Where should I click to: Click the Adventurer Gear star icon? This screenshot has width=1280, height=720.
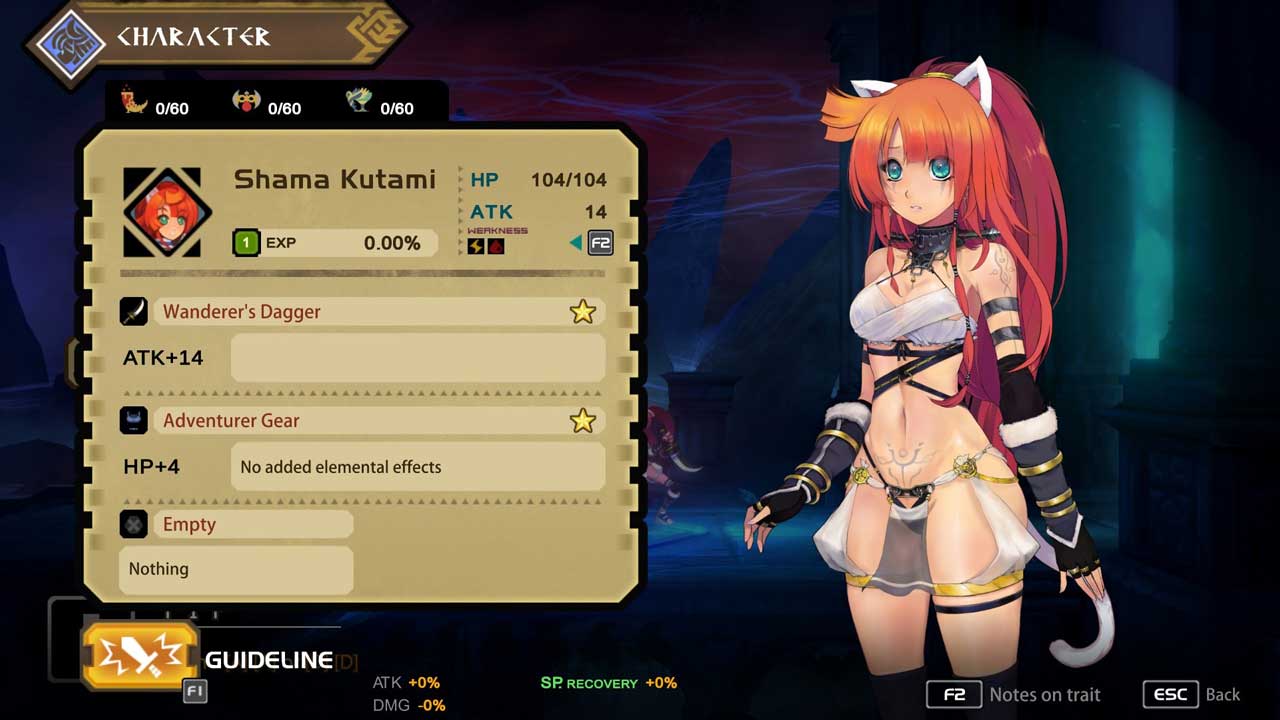tap(582, 421)
